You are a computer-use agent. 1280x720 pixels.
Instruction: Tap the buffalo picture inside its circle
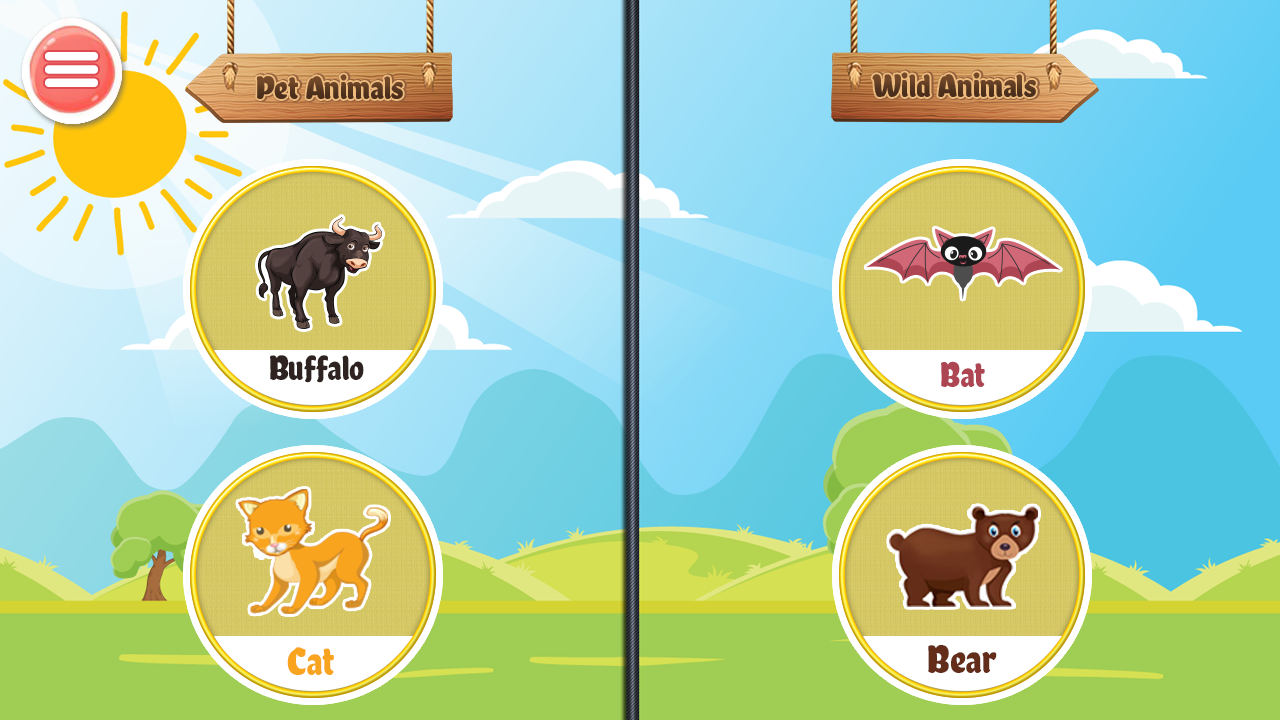[320, 270]
